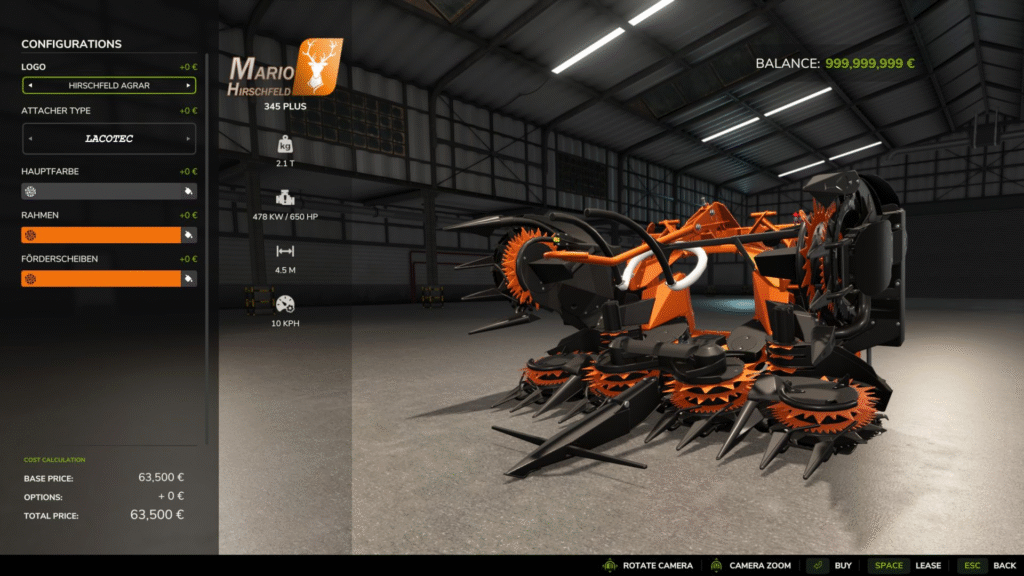Choose the next attacher type after Lacotec
Image resolution: width=1024 pixels, height=576 pixels.
pyautogui.click(x=187, y=139)
